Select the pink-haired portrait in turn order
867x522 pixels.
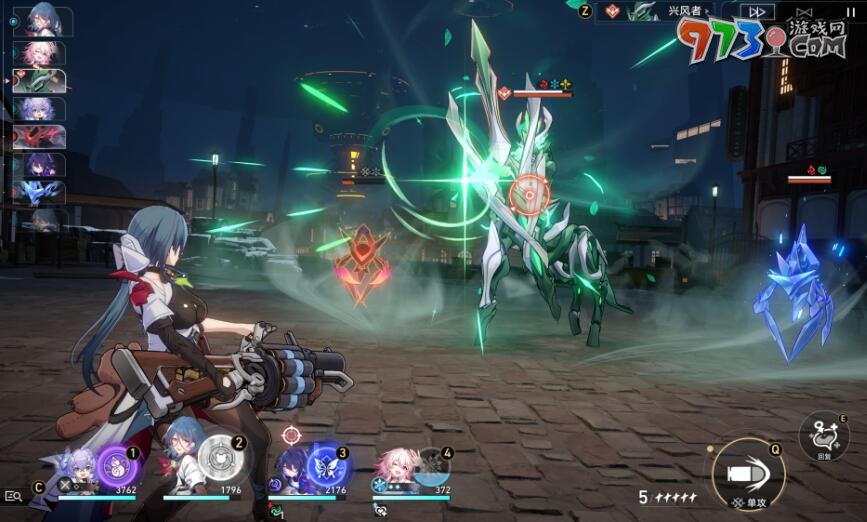40,53
